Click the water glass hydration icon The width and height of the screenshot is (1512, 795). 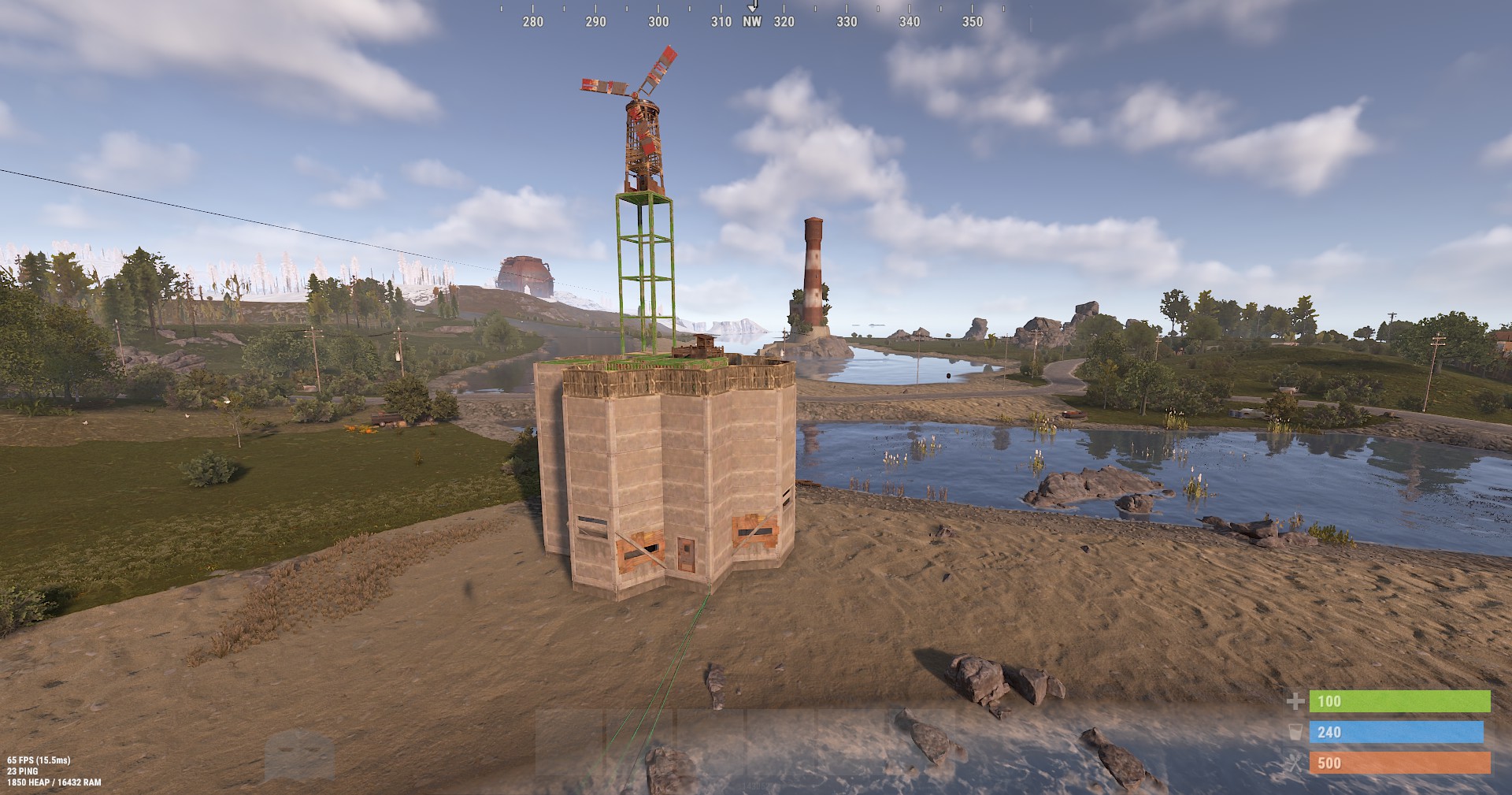pyautogui.click(x=1295, y=732)
